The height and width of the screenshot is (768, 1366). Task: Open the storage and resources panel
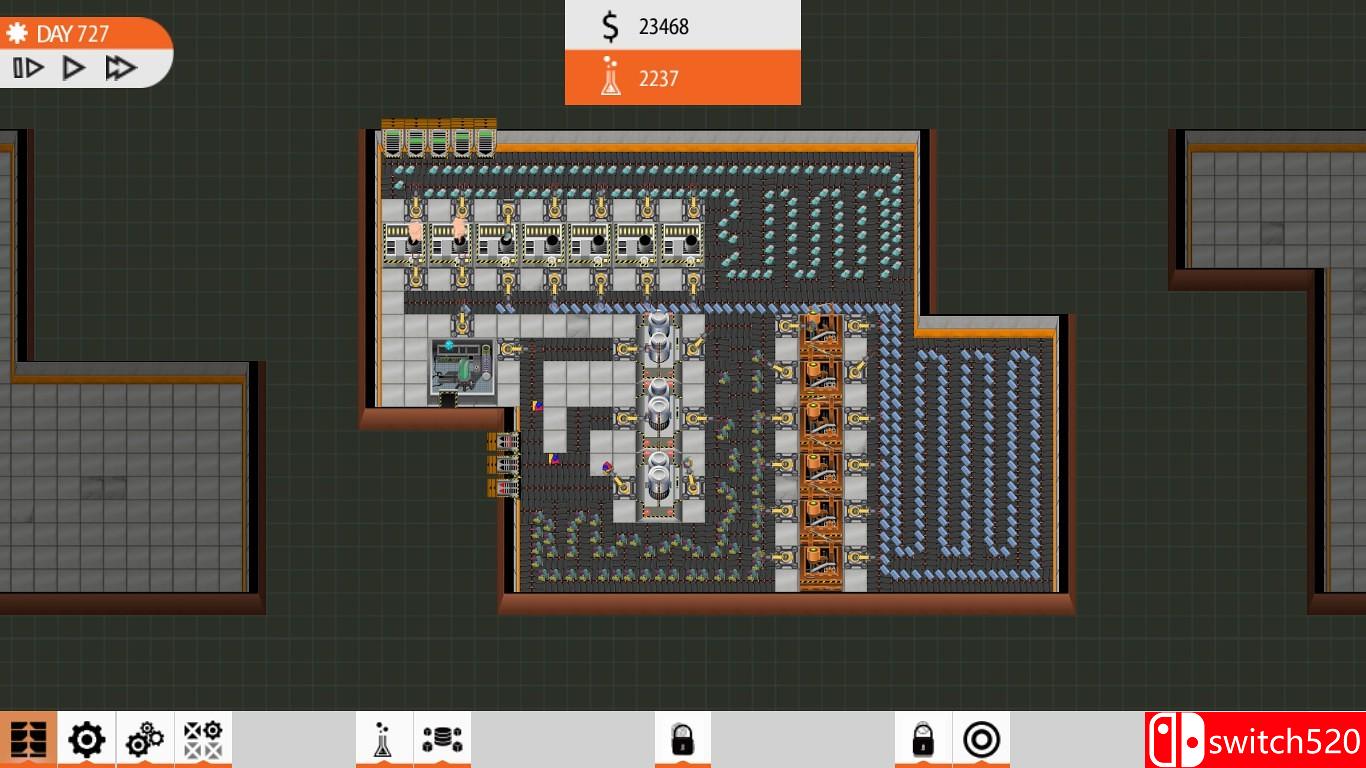443,738
